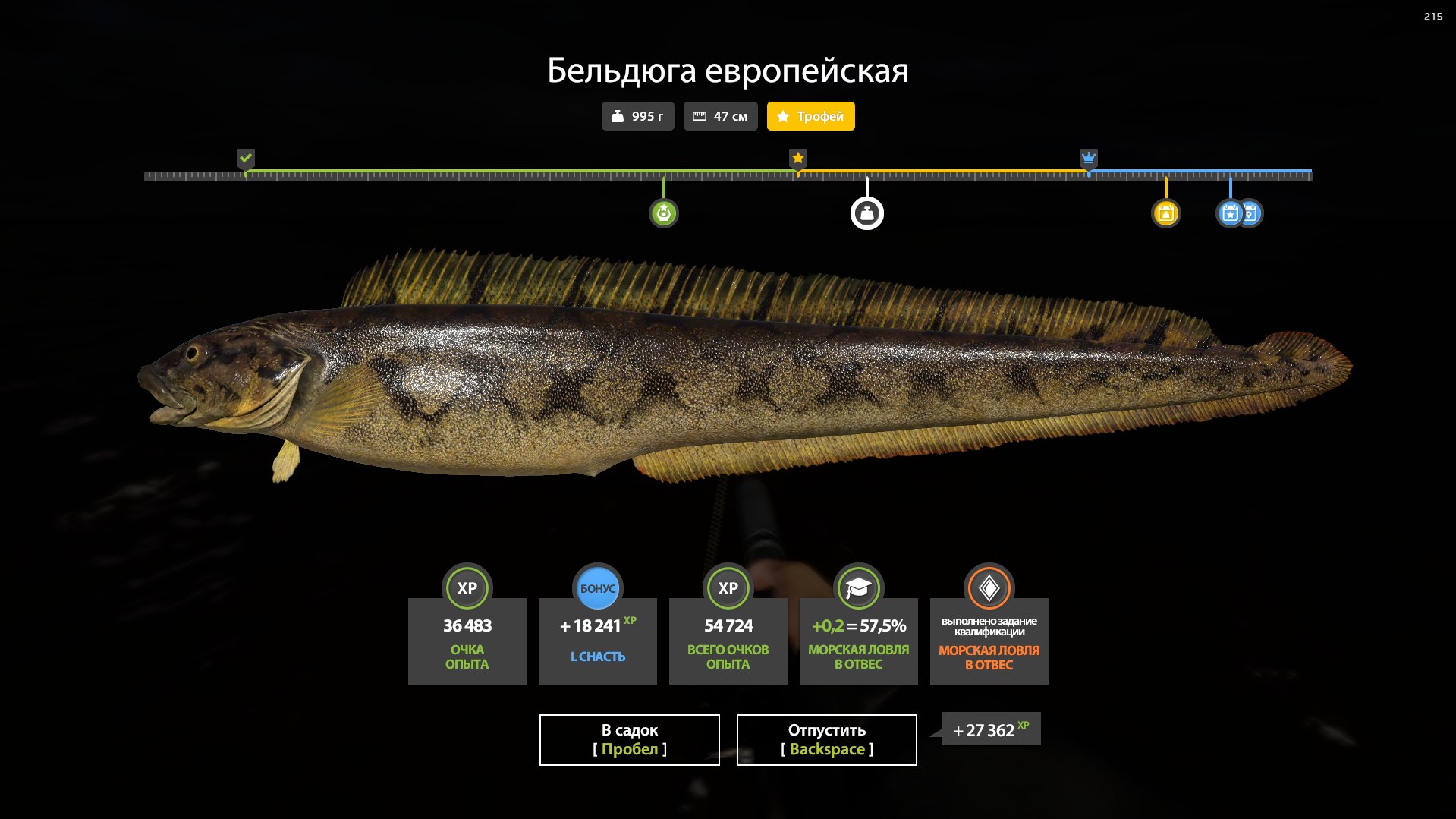Select the yellow calendar record marker
The width and height of the screenshot is (1456, 819).
point(1165,213)
